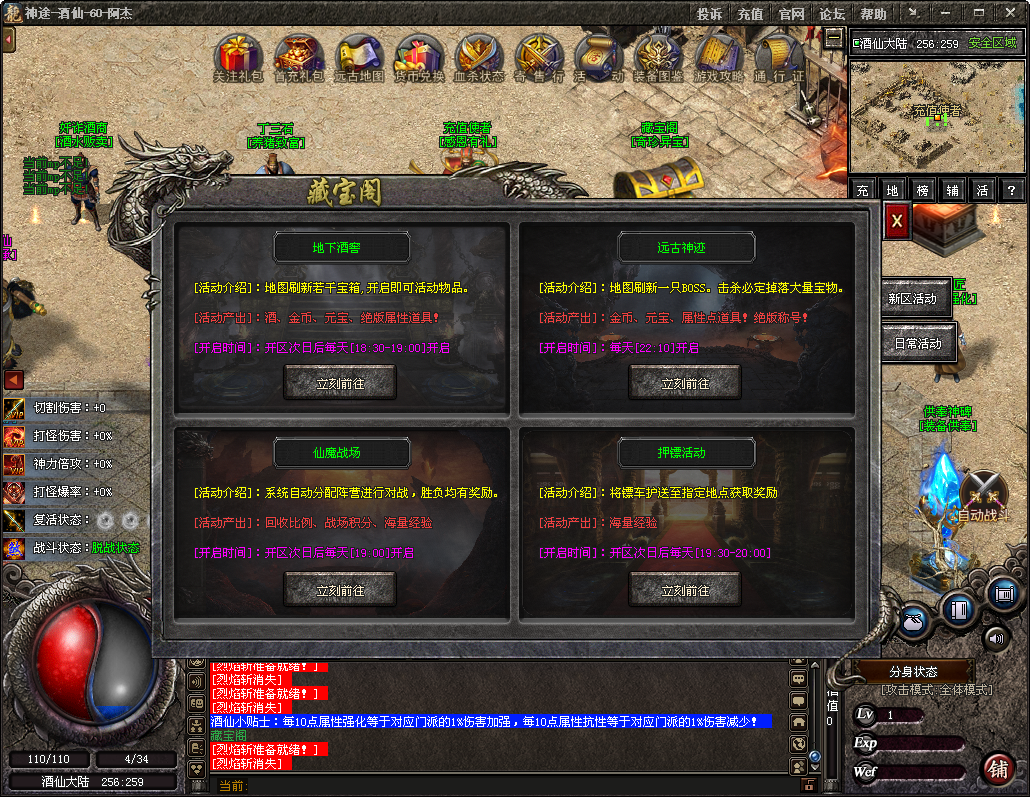The image size is (1030, 797).
Task: Switch to the 日常活动 tab
Action: 917,343
